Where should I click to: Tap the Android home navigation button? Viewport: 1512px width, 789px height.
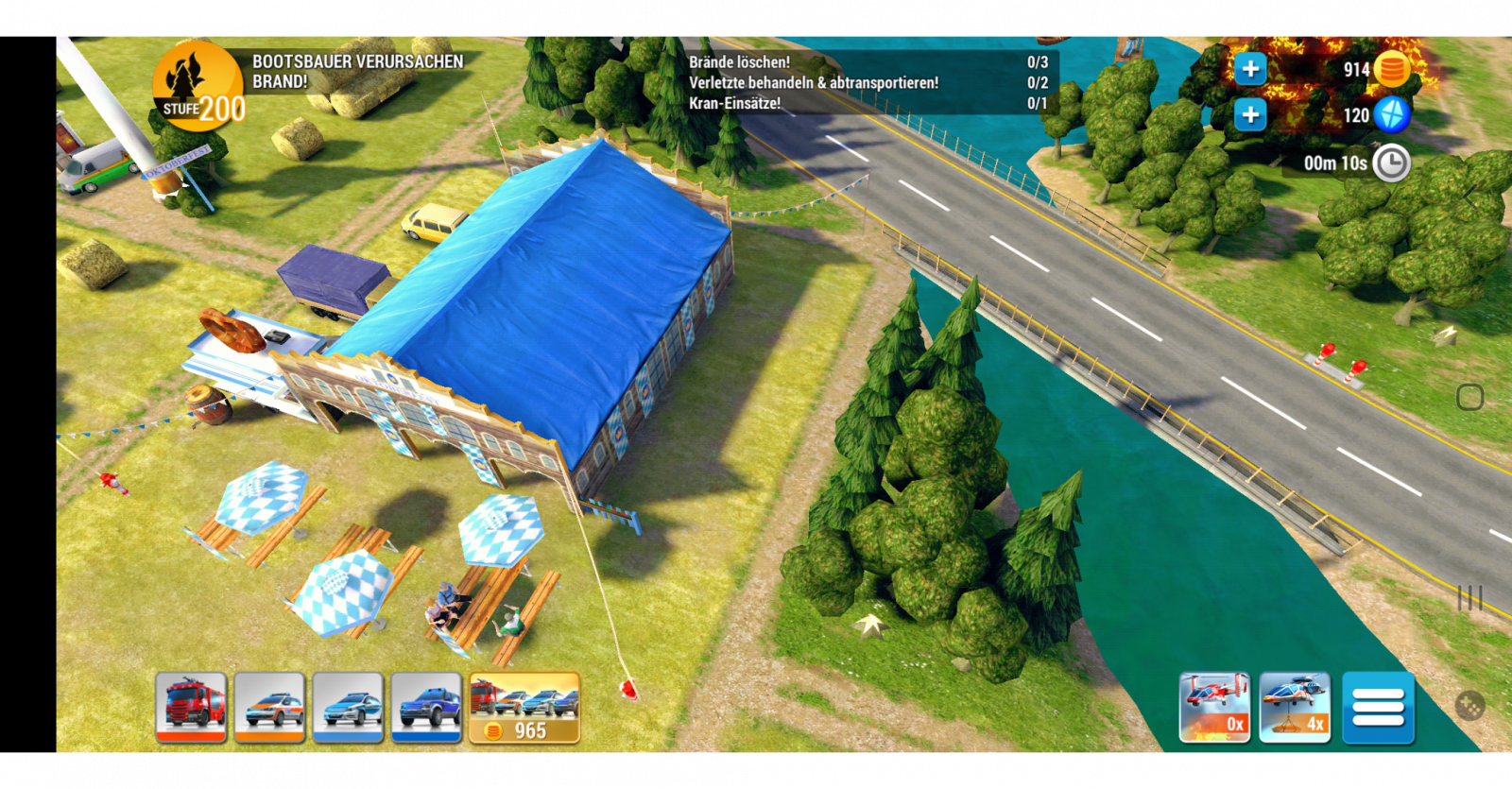1469,397
